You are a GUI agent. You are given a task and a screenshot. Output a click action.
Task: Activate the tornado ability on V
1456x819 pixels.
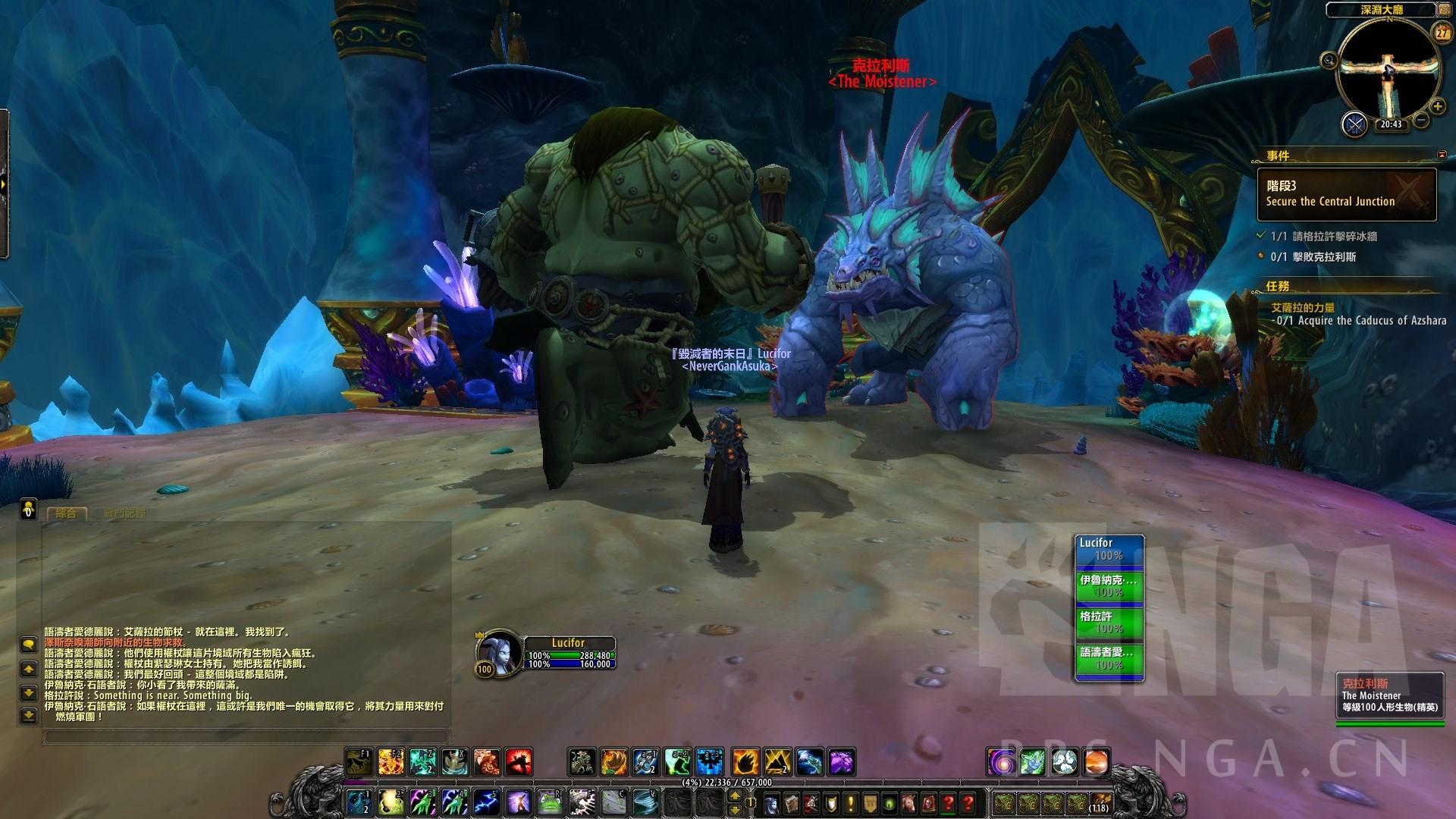[646, 801]
